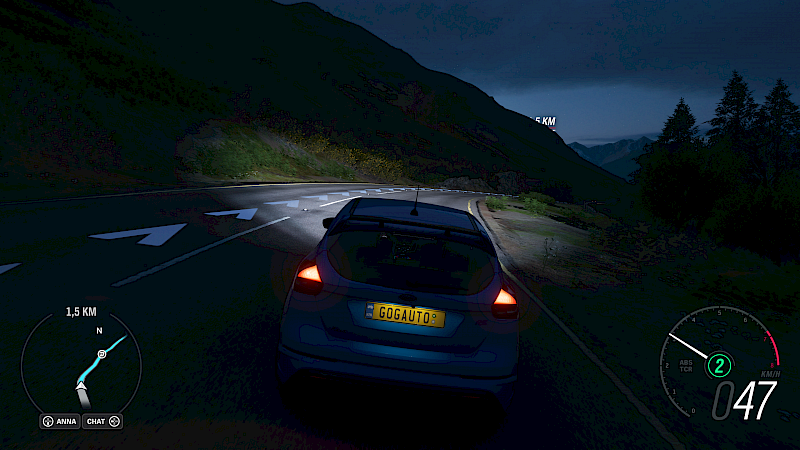Click the circular minimap
Screen dimensions: 800x450
point(81,362)
